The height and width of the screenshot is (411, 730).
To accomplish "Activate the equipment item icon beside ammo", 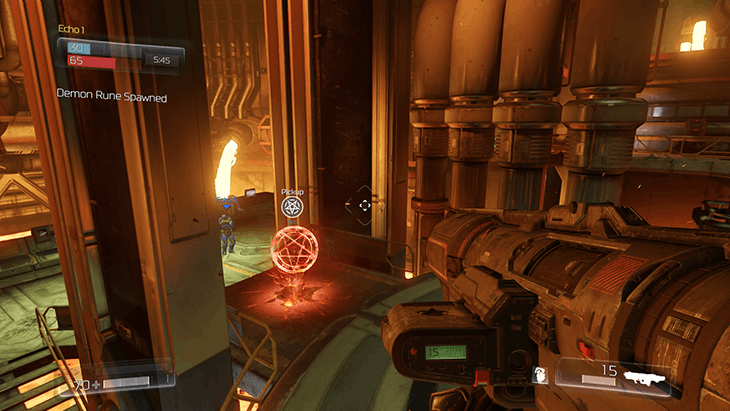I will pos(540,375).
